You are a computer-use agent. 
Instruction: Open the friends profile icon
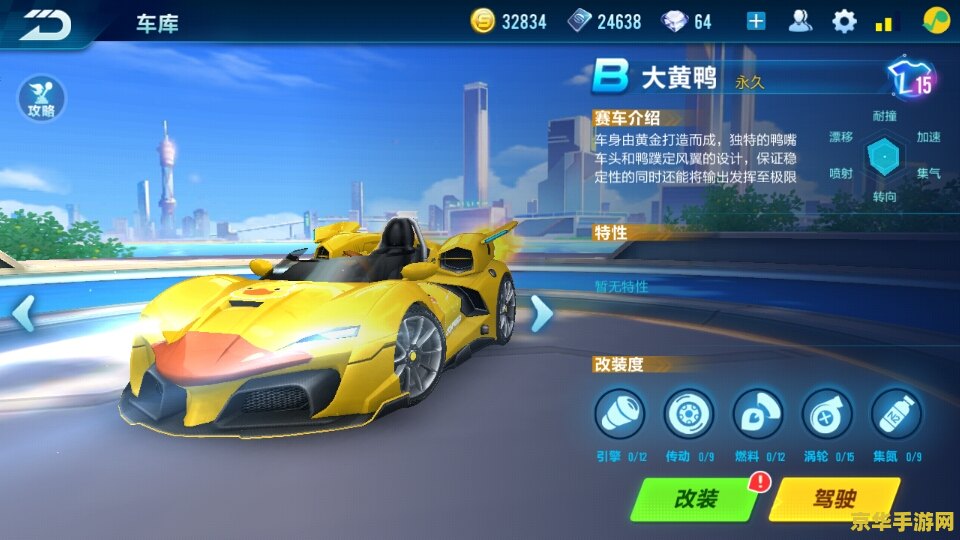pos(800,21)
